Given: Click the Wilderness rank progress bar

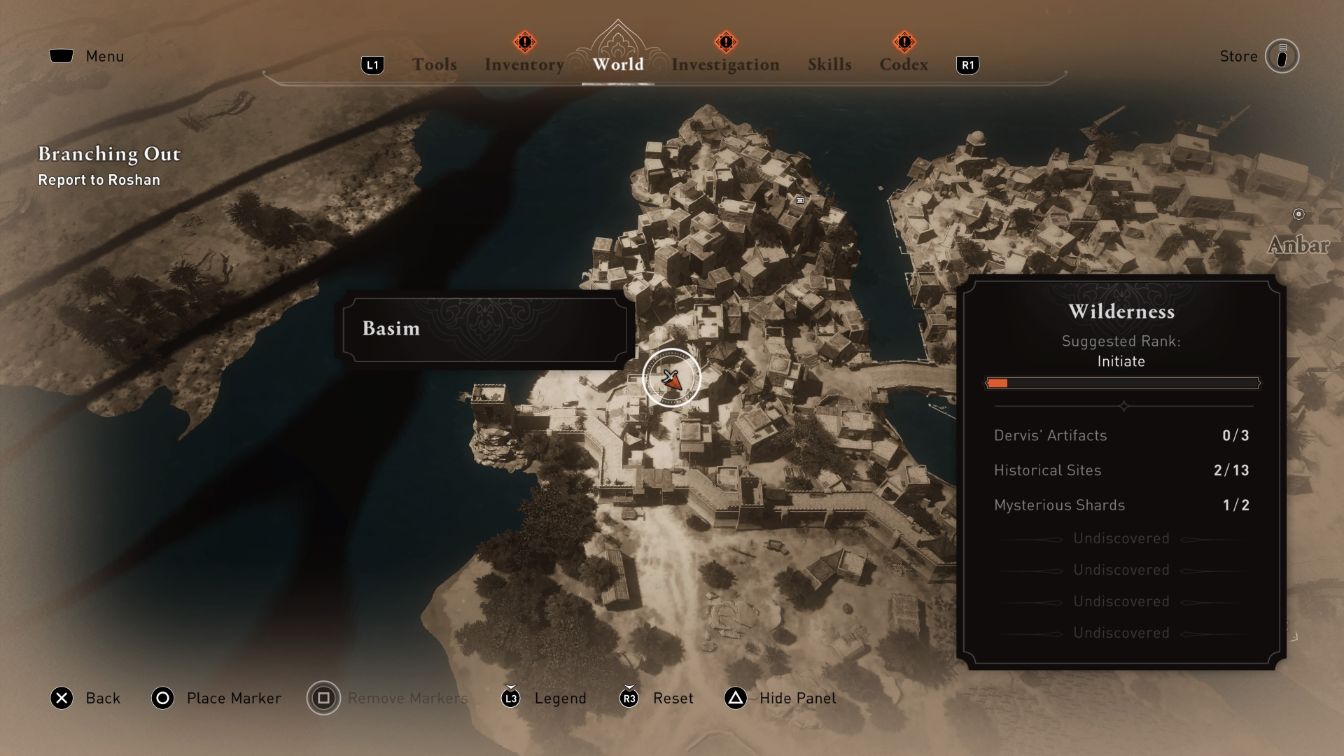Looking at the screenshot, I should [1121, 382].
